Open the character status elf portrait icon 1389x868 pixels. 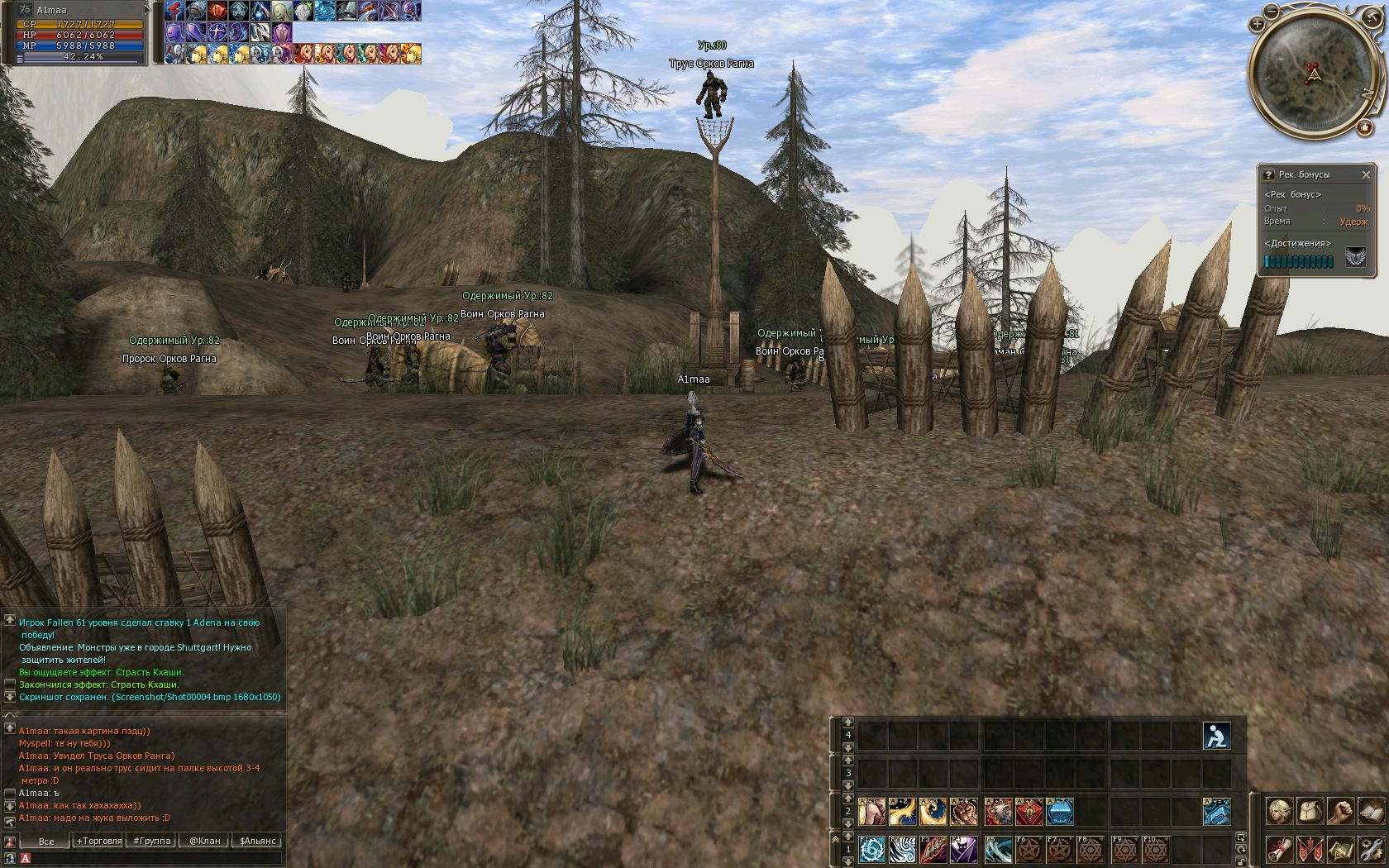[x=1279, y=811]
